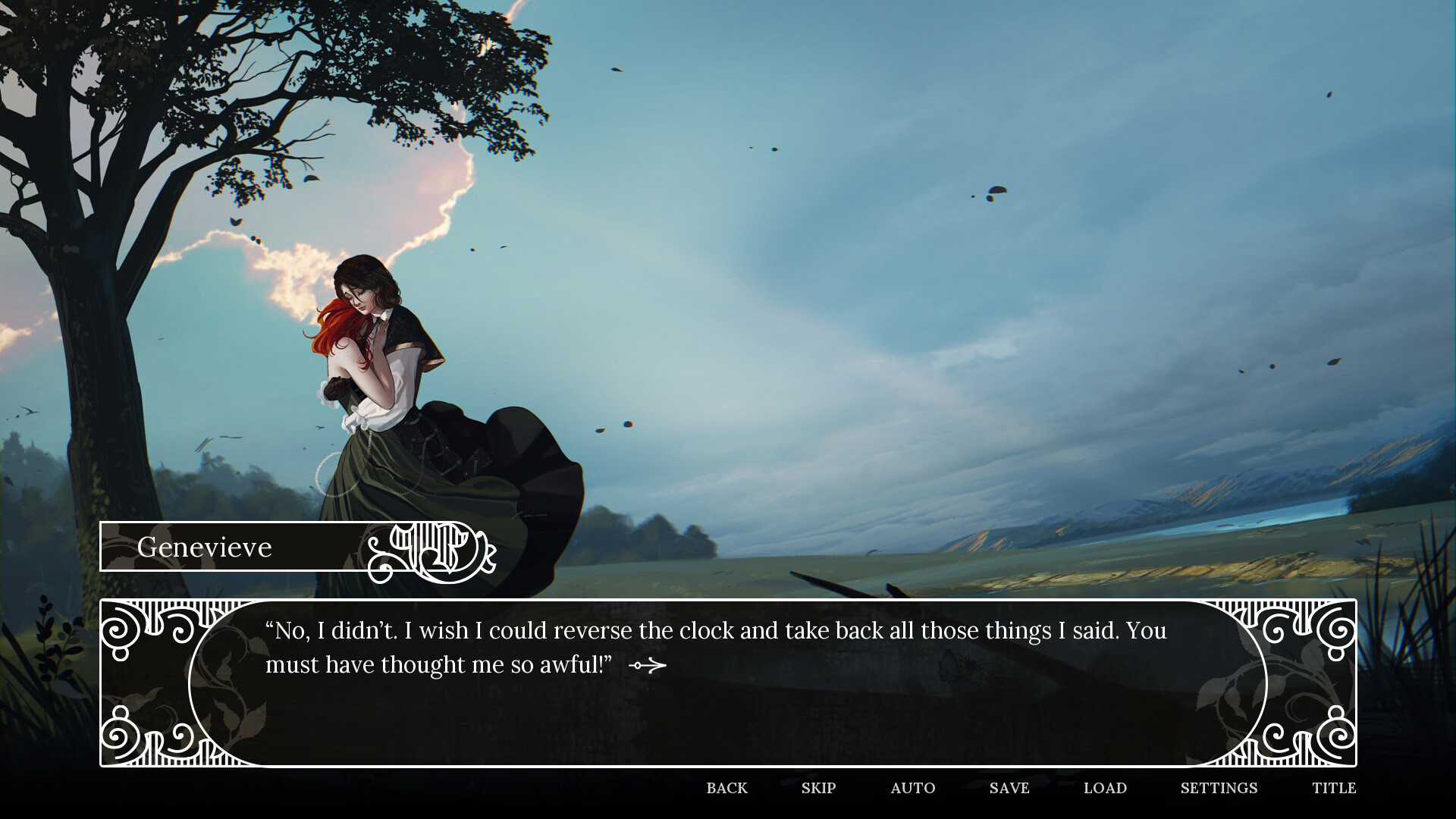Open the Load menu
This screenshot has width=1456, height=819.
1105,788
